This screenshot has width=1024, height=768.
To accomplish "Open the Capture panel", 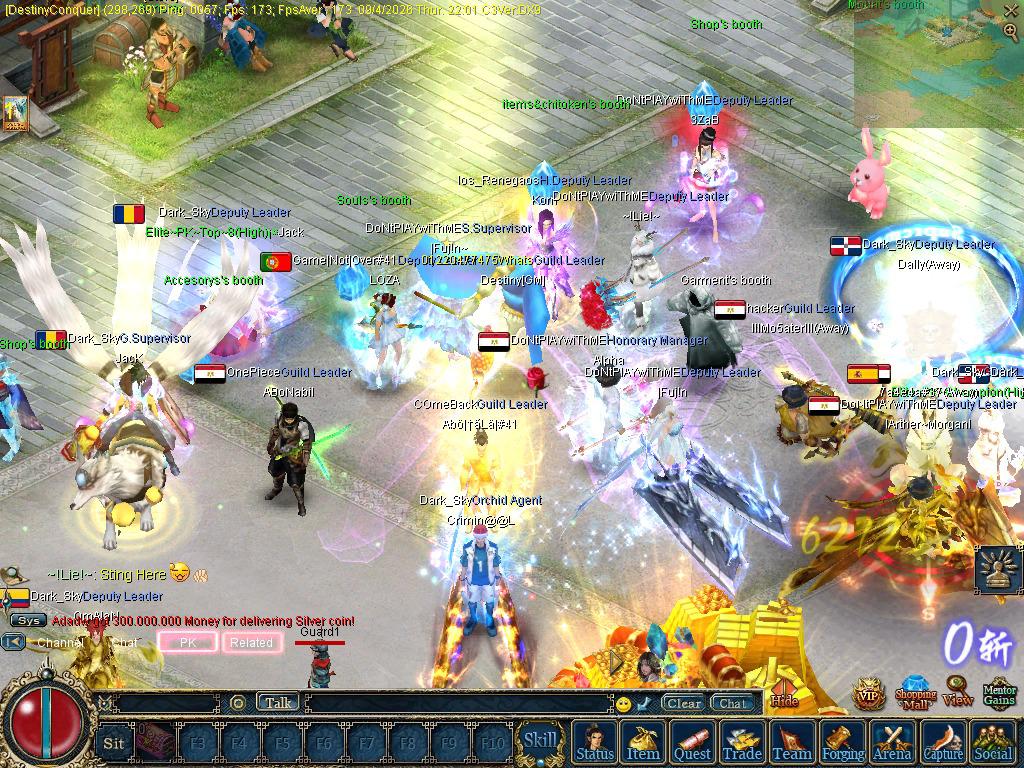I will click(x=942, y=742).
